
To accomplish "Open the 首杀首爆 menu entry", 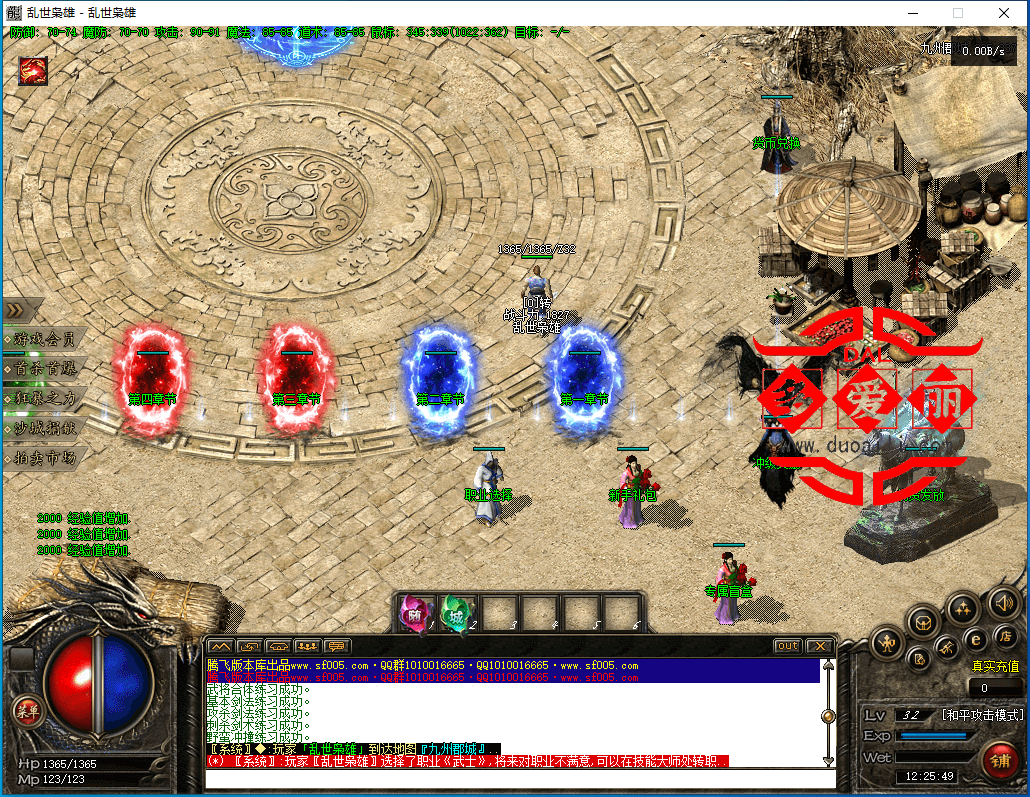I will [x=43, y=369].
